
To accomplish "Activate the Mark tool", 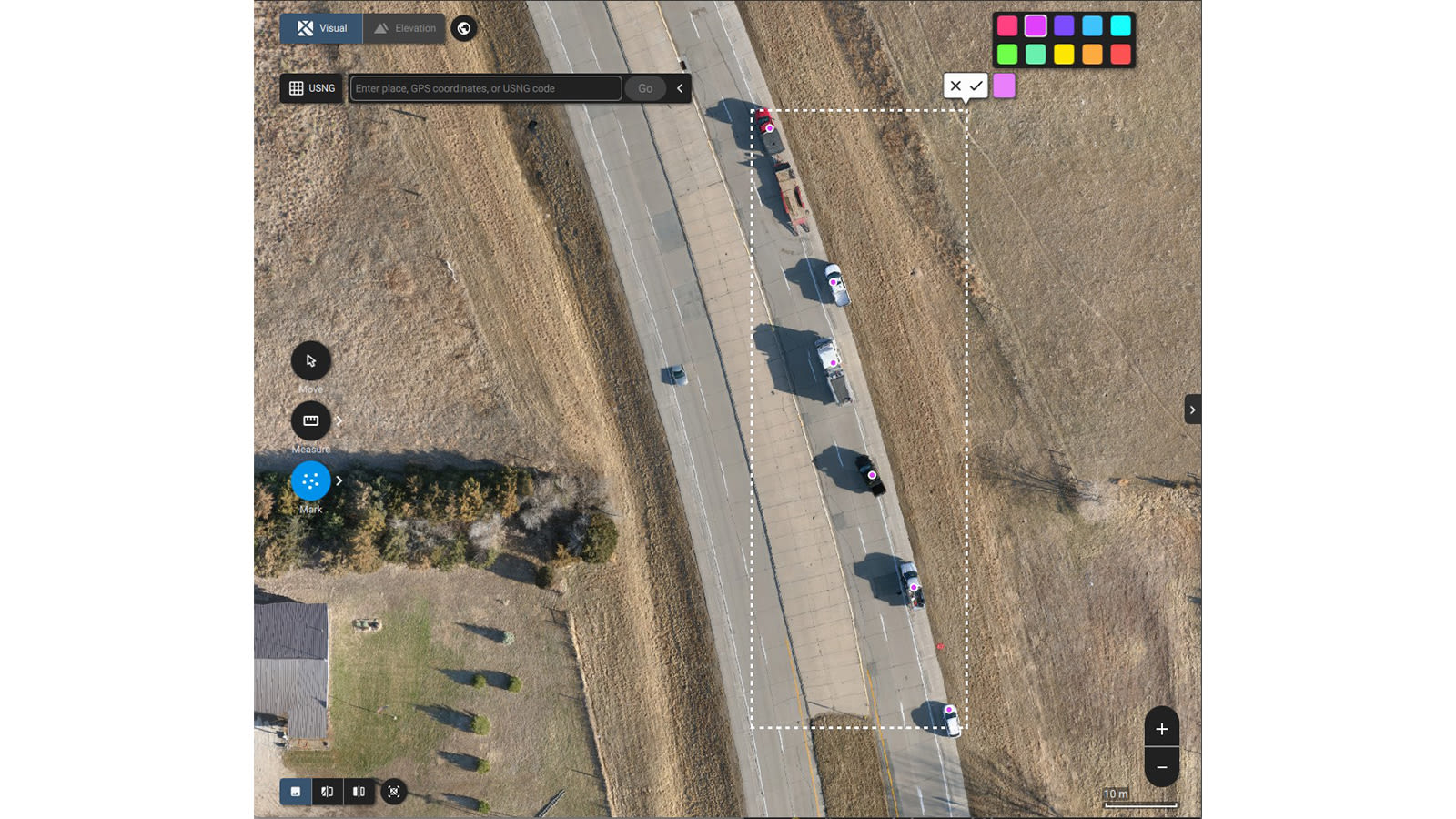I will pyautogui.click(x=310, y=480).
